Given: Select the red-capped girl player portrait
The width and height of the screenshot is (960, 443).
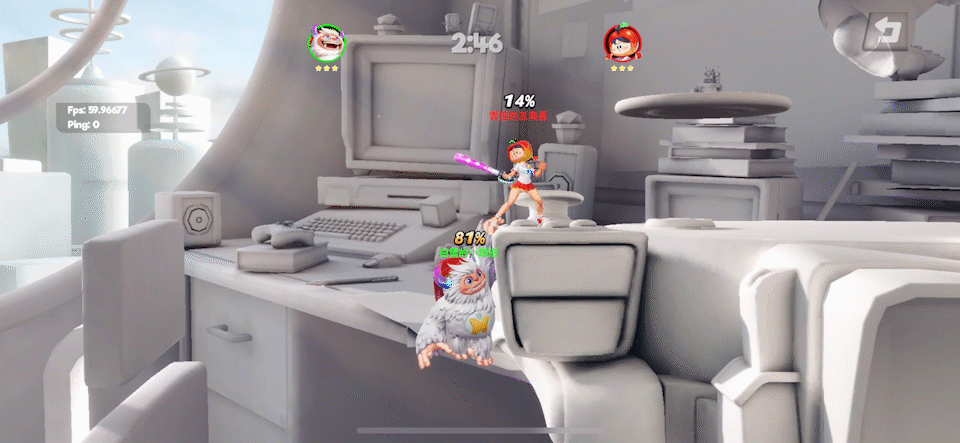Looking at the screenshot, I should 622,43.
